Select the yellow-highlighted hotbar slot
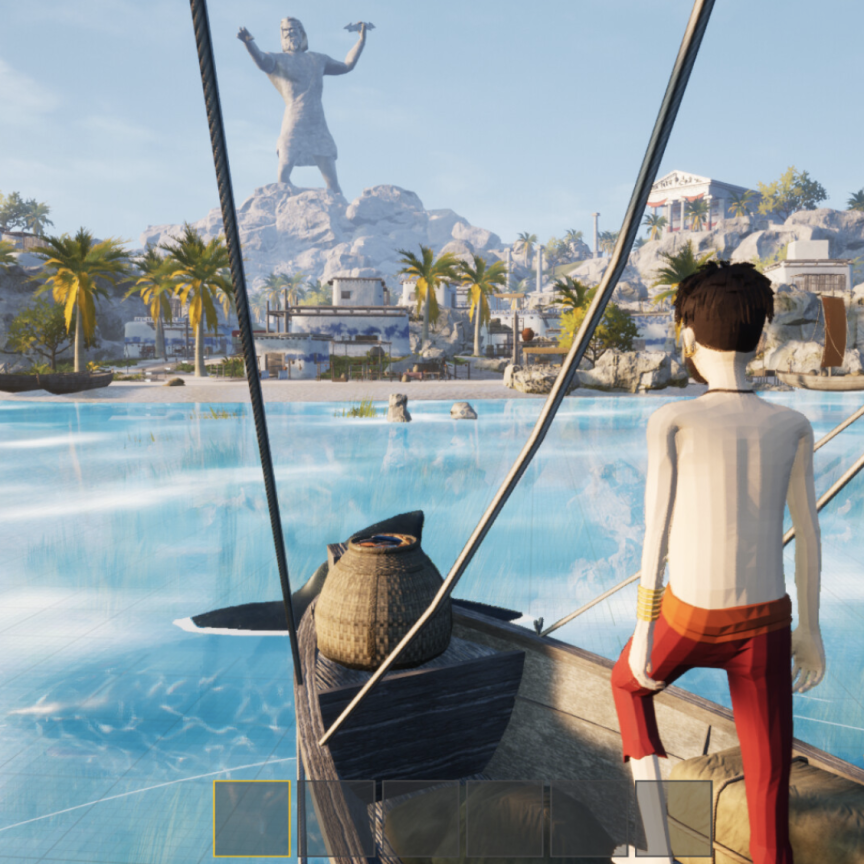Screen dimensions: 864x864 [x=252, y=818]
